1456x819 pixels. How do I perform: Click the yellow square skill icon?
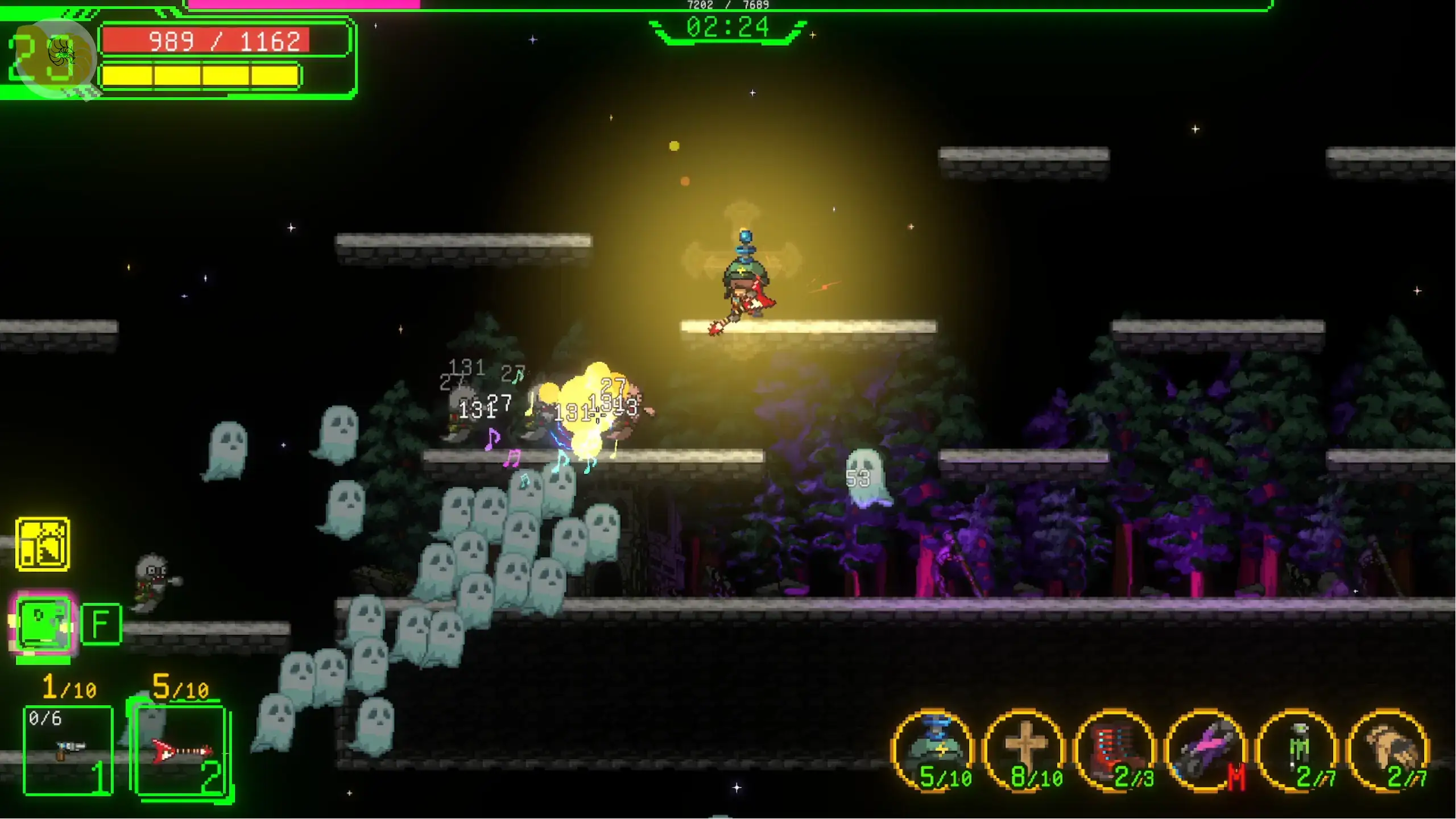pos(43,544)
